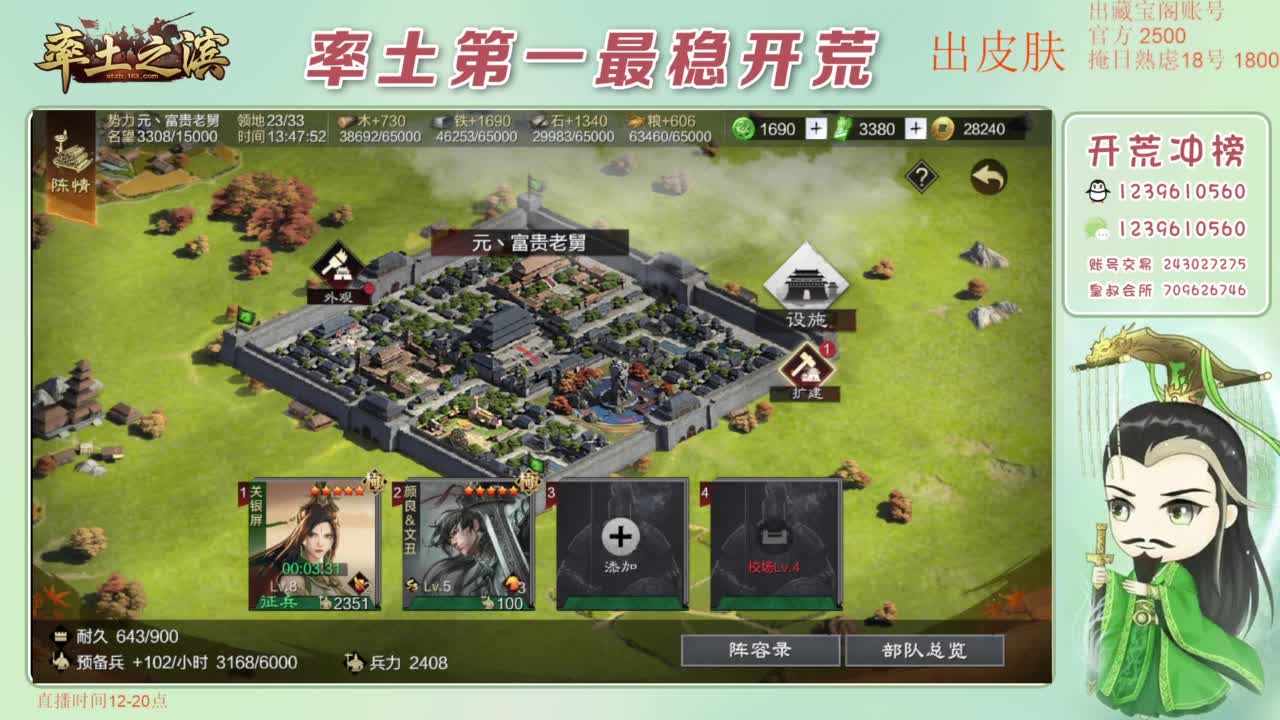Click the 元、富贵老舅 city name banner
Screen dimensions: 1280x720
click(x=530, y=240)
